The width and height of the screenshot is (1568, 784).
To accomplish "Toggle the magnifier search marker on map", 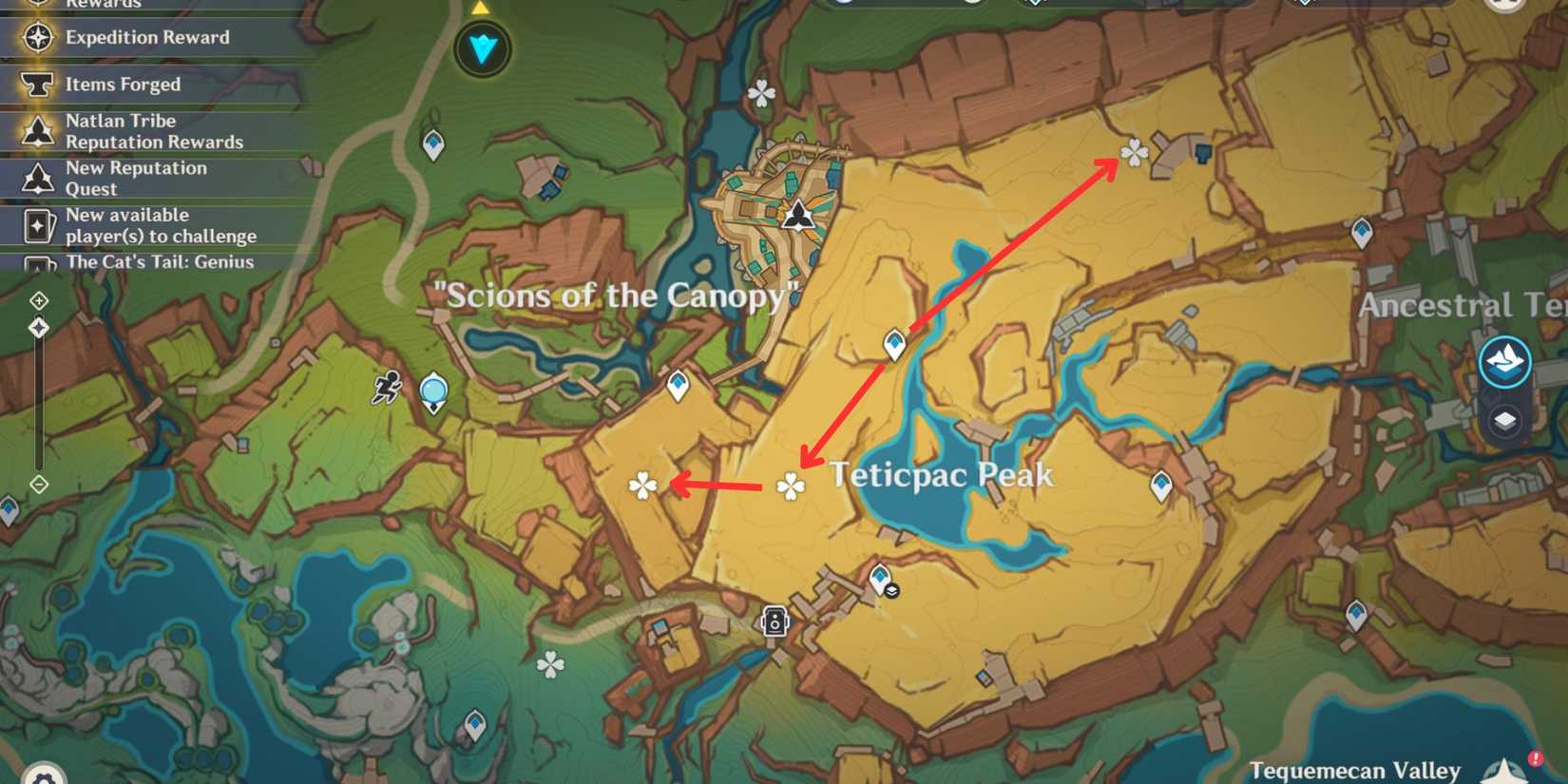I will (x=432, y=391).
